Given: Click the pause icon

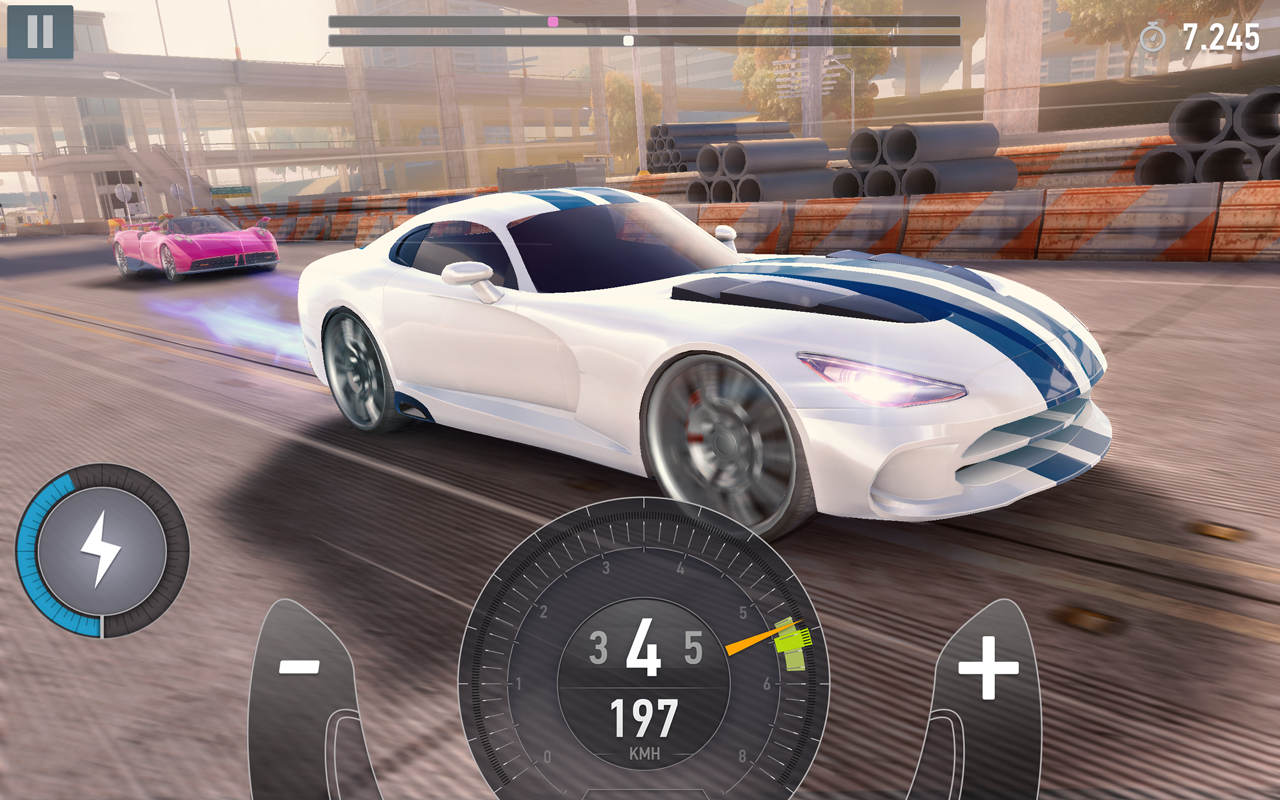Looking at the screenshot, I should 40,33.
